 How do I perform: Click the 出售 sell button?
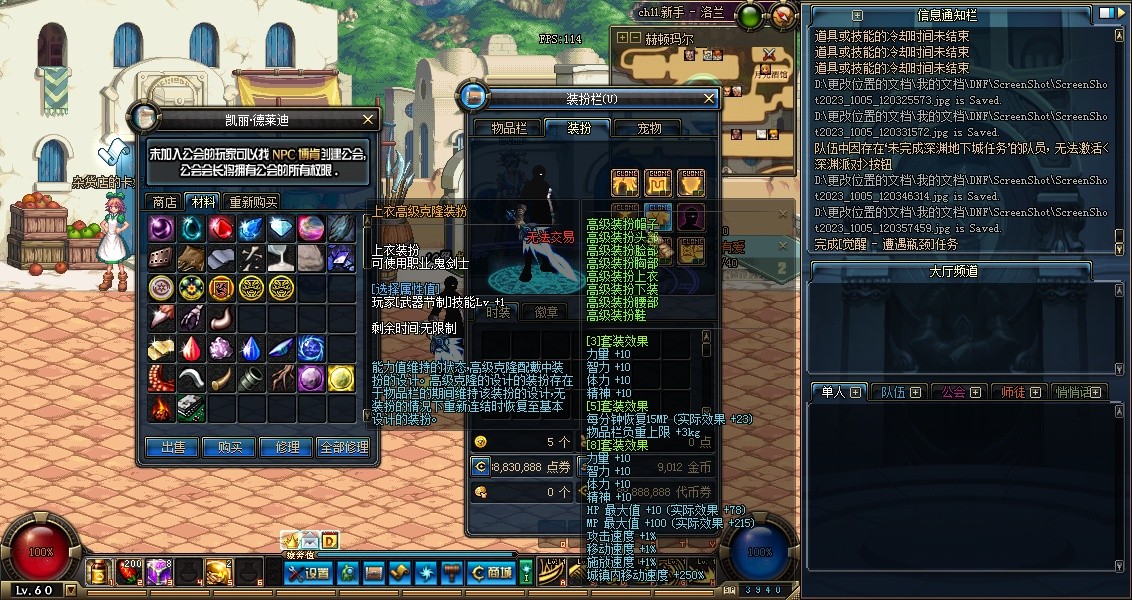click(x=171, y=447)
